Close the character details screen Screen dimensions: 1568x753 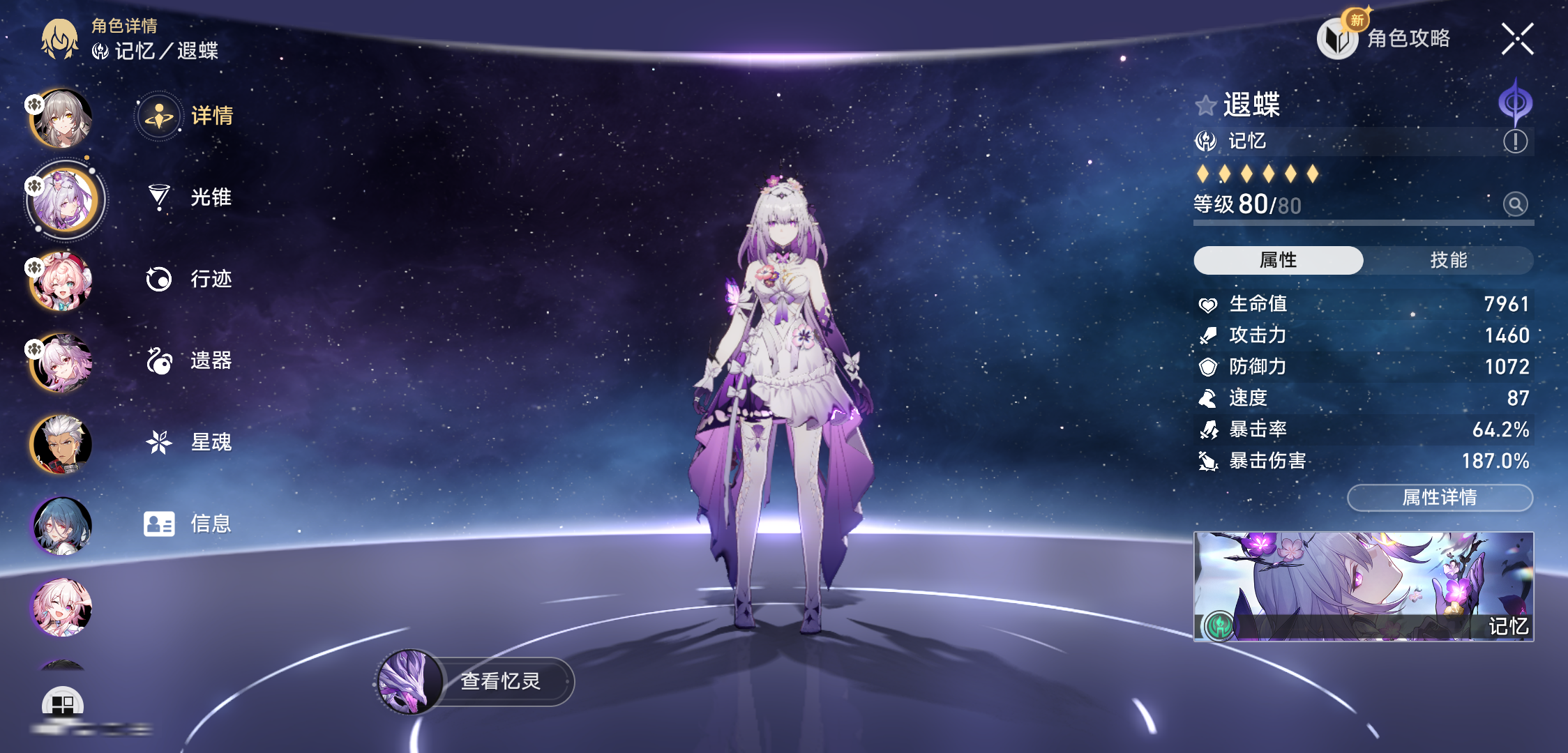coord(1517,38)
